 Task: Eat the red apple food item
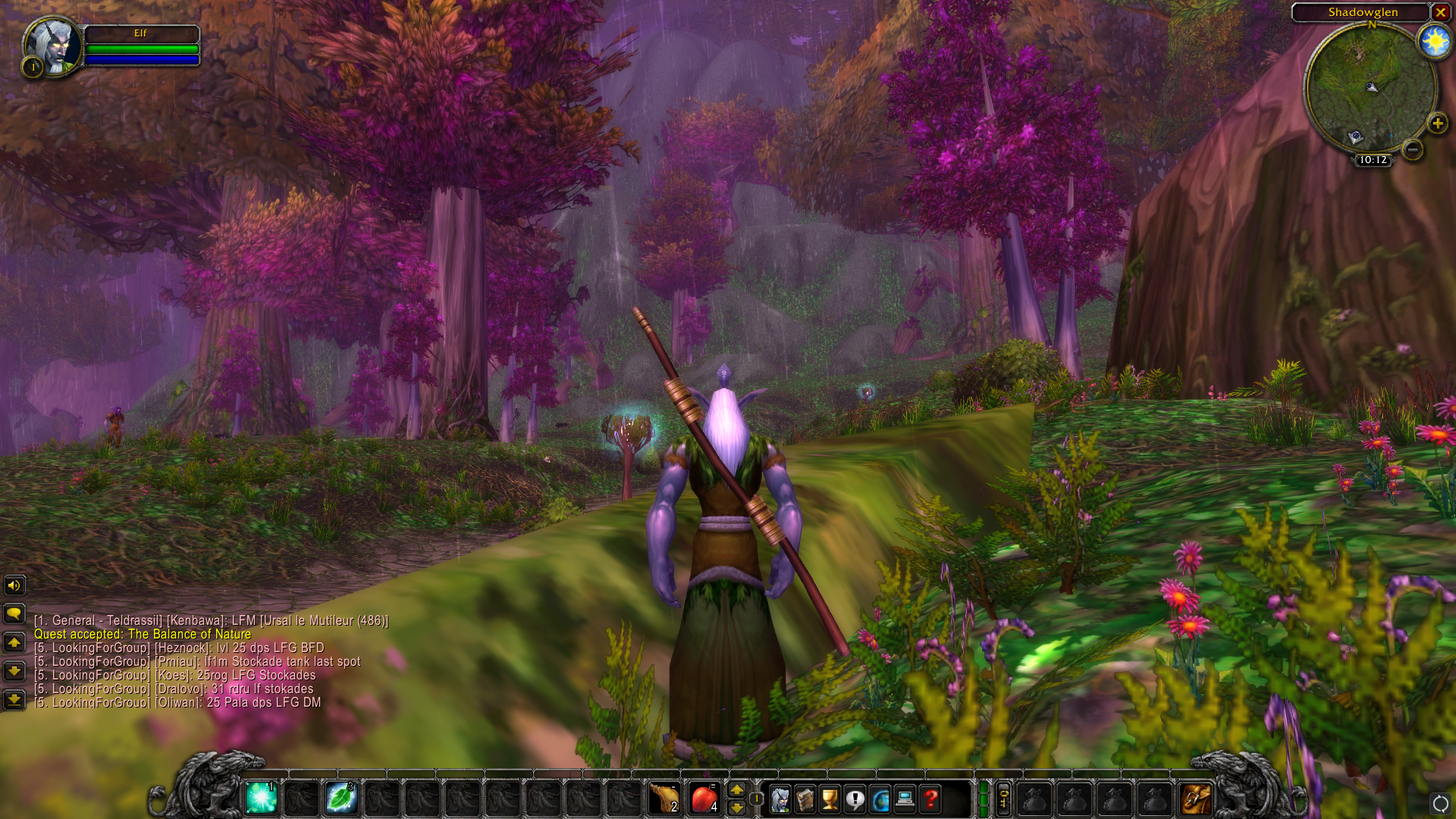704,799
